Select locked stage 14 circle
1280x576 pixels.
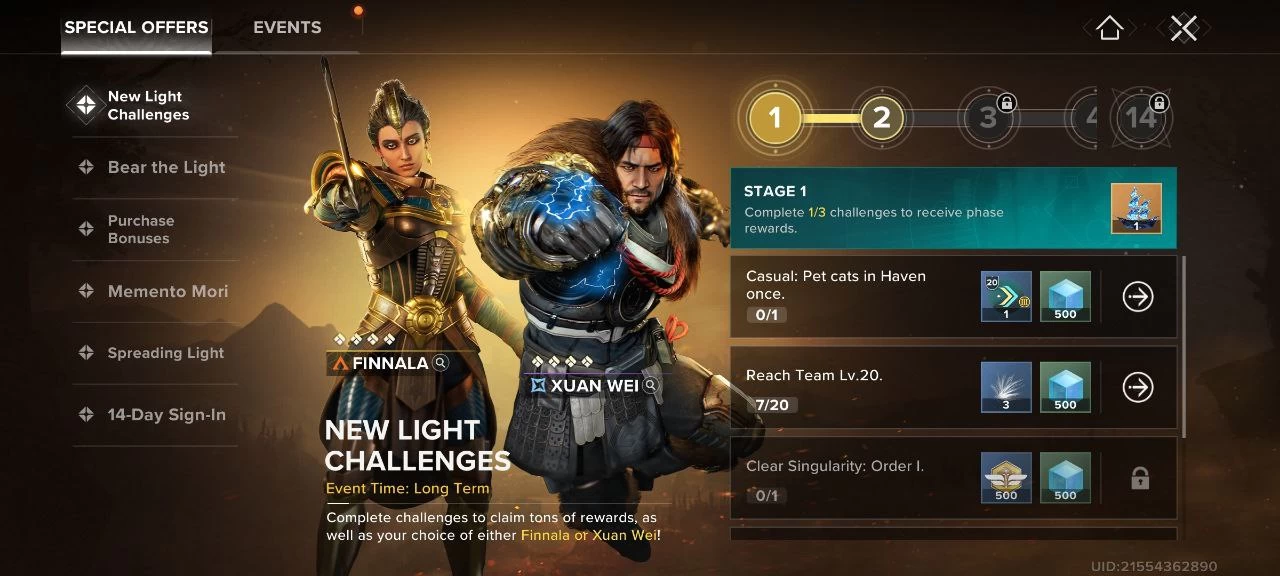[x=1140, y=118]
